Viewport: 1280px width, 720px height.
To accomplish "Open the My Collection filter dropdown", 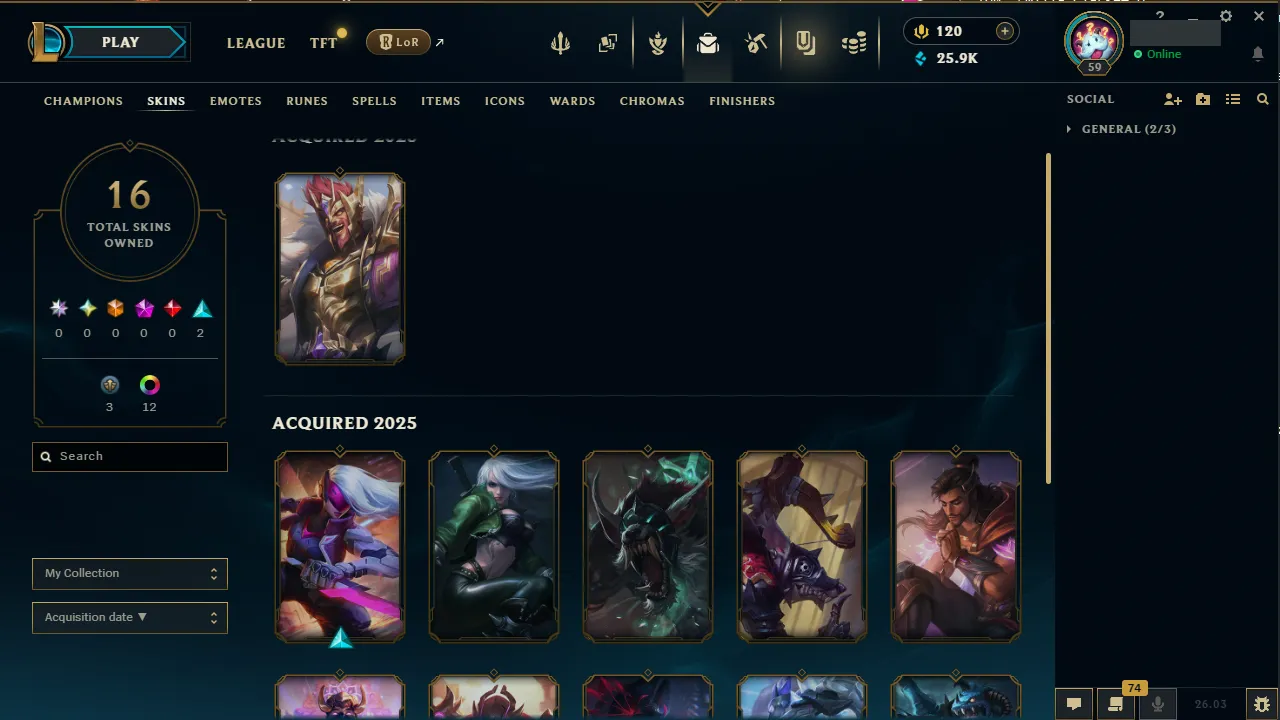I will click(129, 573).
